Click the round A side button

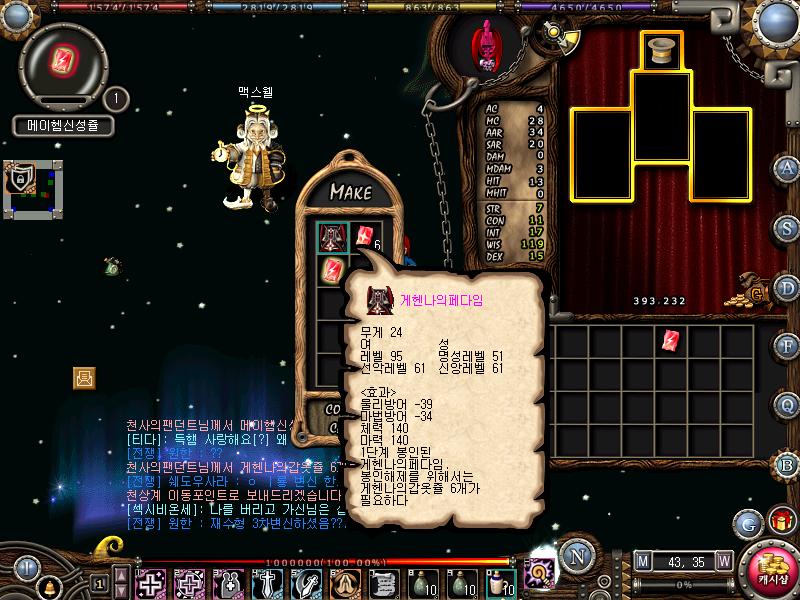[787, 167]
